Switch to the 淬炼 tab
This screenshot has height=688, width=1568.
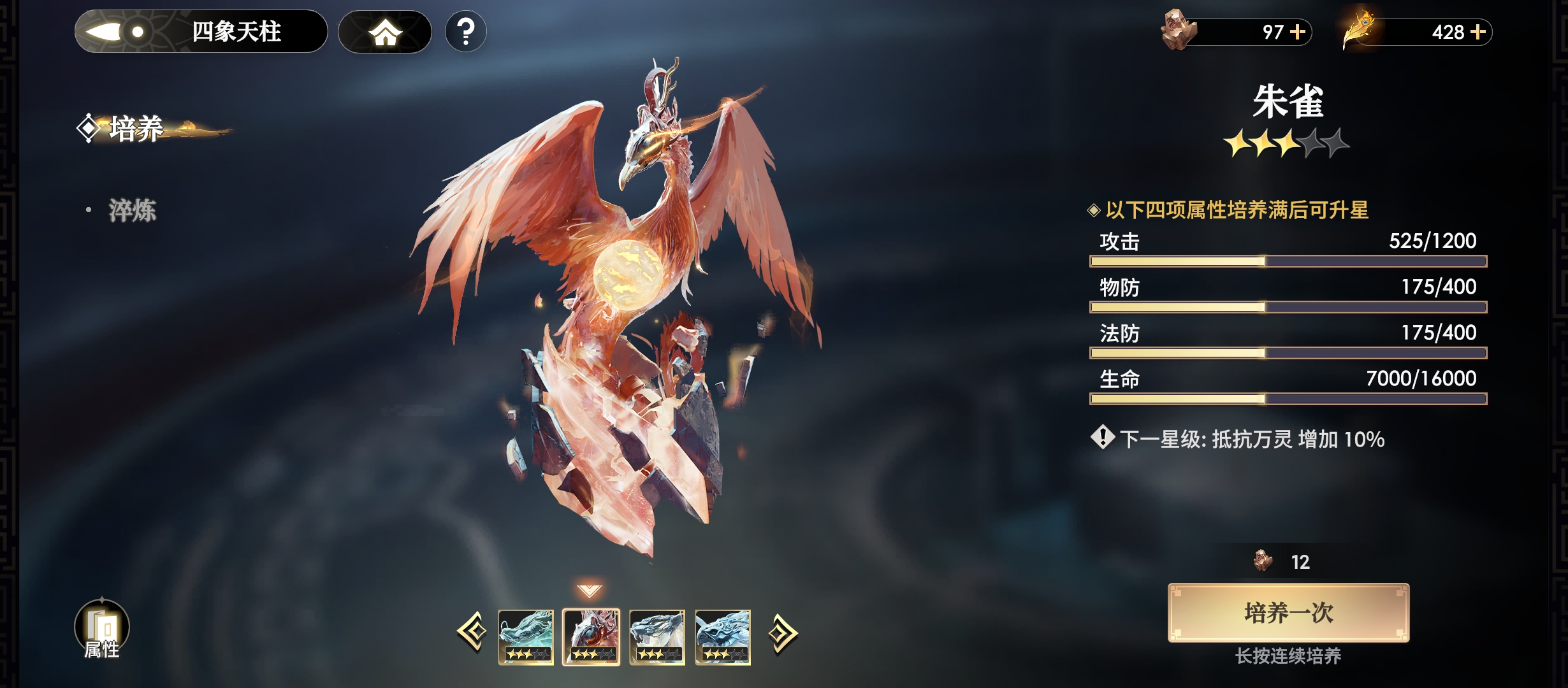[132, 210]
